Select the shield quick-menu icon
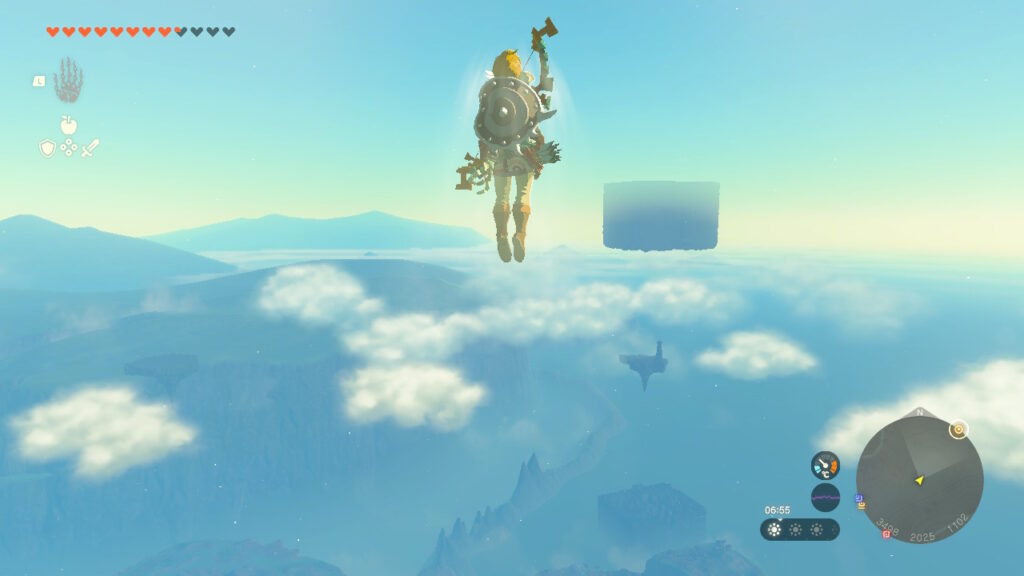This screenshot has height=576, width=1024. (47, 148)
